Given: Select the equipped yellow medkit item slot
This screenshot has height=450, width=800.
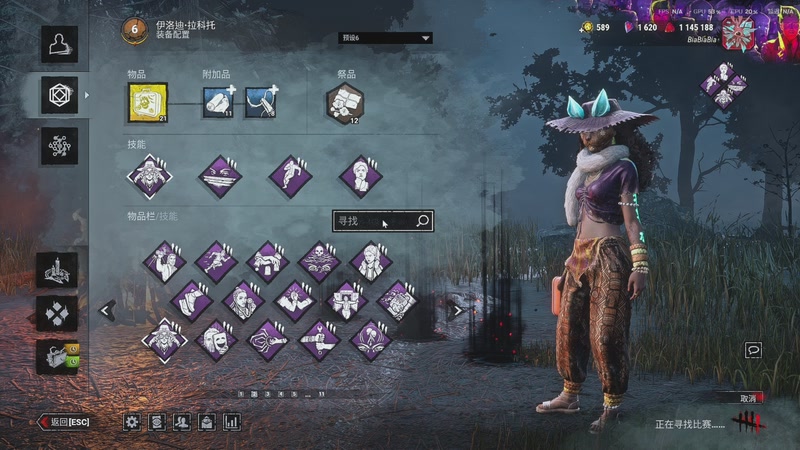Looking at the screenshot, I should tap(148, 101).
